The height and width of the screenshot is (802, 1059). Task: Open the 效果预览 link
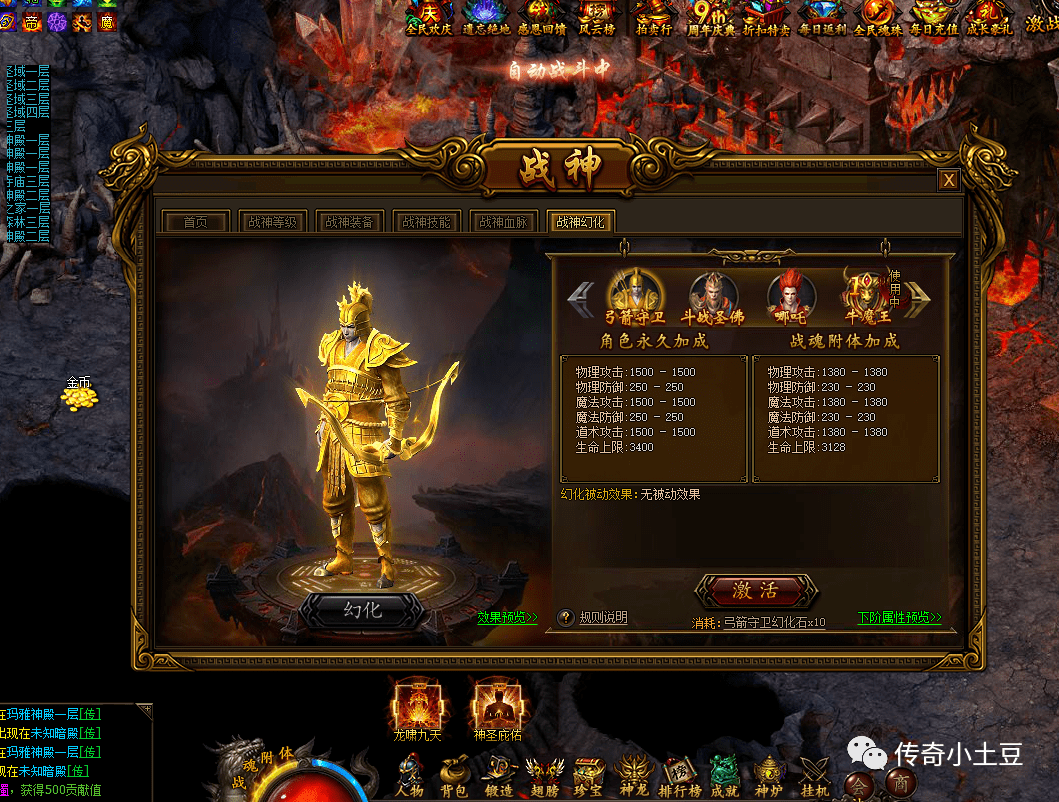click(507, 618)
